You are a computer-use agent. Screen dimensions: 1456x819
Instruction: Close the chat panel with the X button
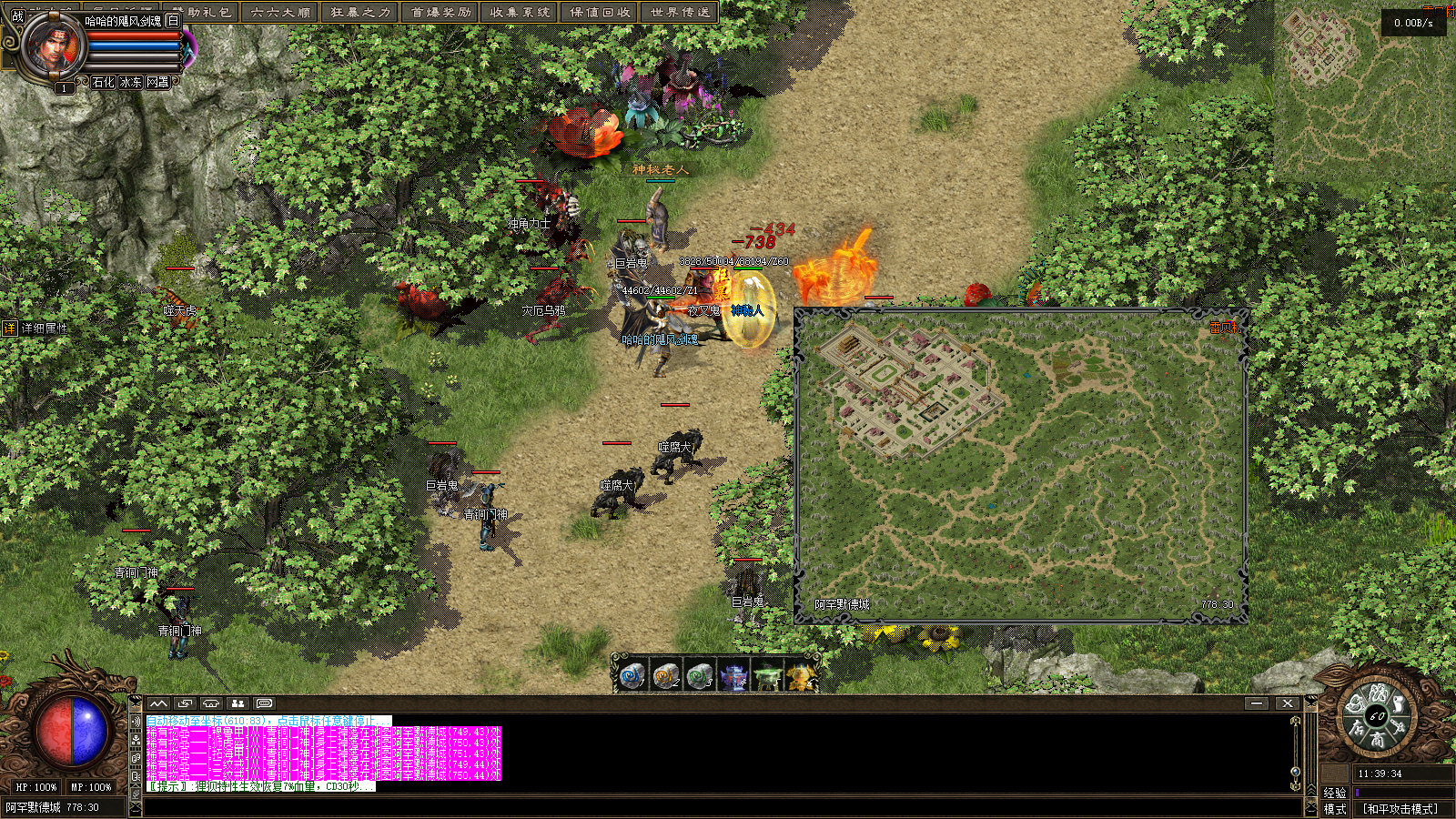[1287, 703]
